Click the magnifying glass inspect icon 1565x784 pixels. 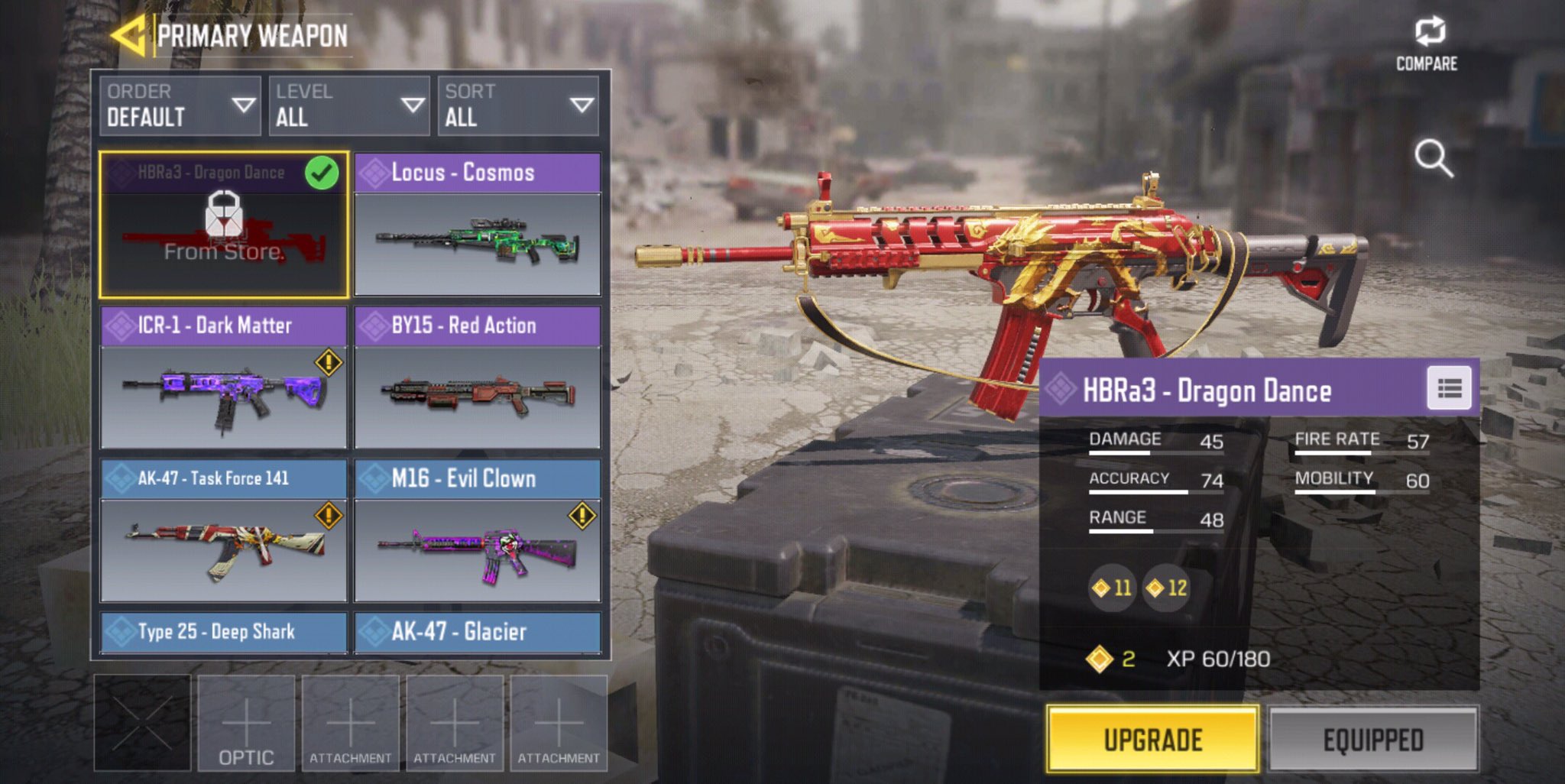[1433, 158]
